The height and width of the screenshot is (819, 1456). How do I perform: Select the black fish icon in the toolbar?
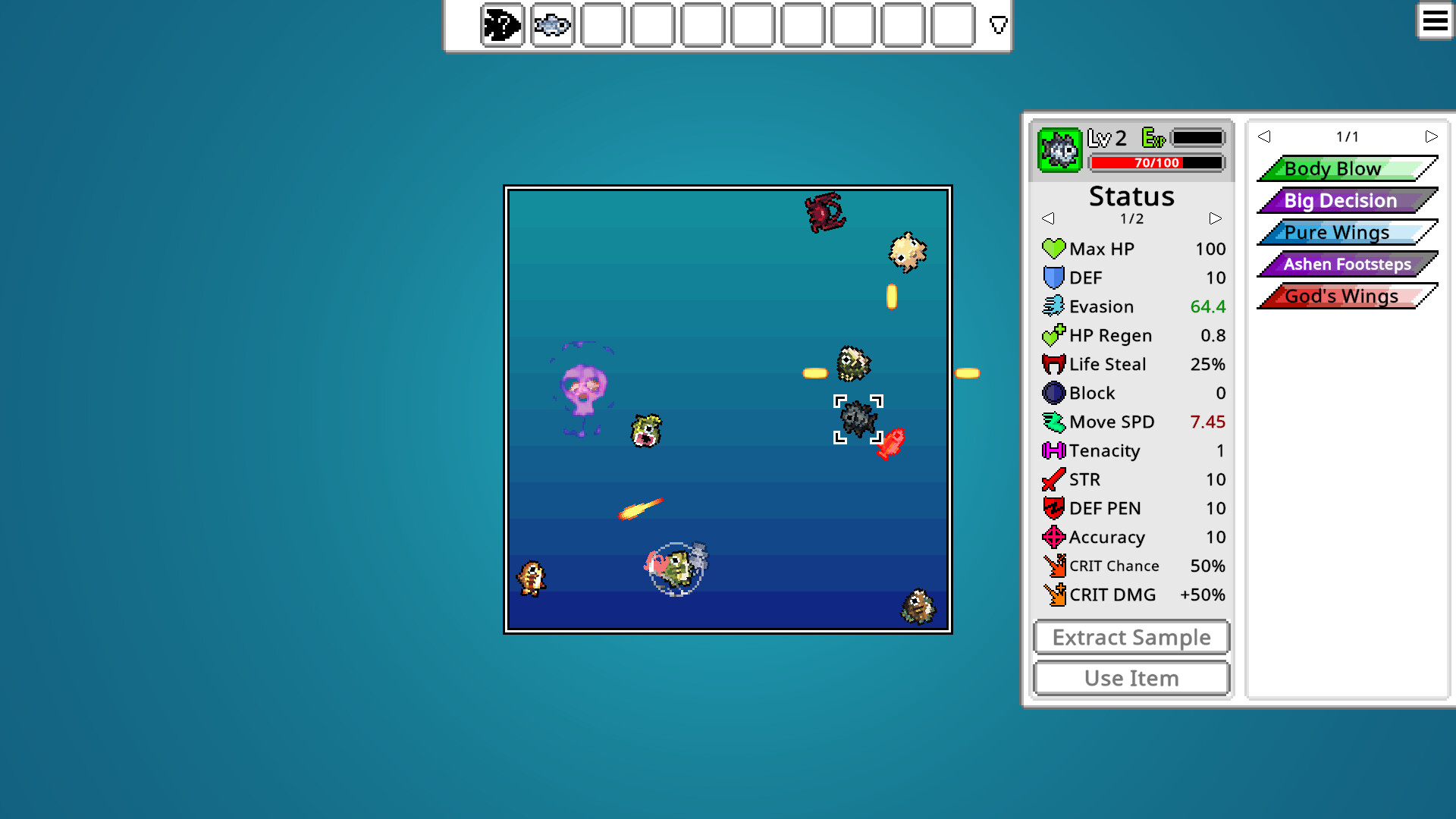500,25
